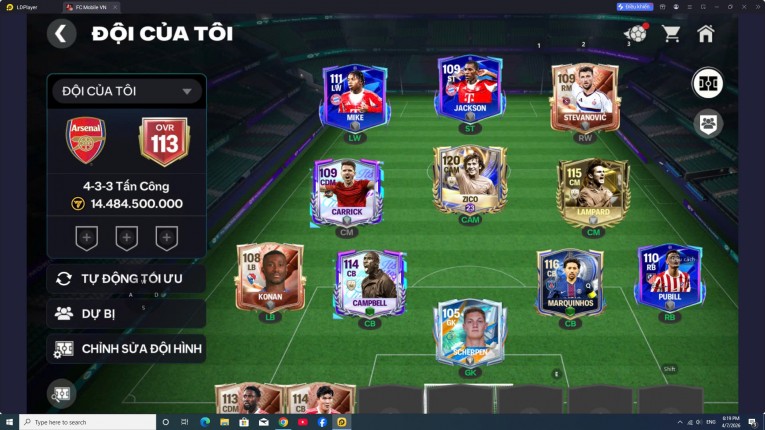
Task: Choose the Stevanović RW player card
Action: point(585,96)
